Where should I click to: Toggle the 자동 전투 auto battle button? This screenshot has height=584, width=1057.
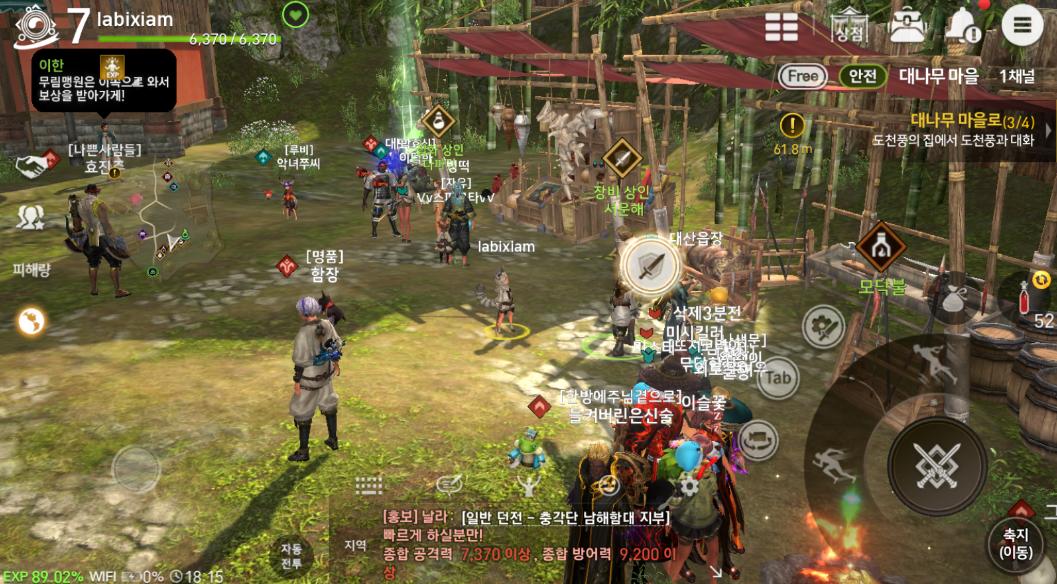(x=291, y=556)
